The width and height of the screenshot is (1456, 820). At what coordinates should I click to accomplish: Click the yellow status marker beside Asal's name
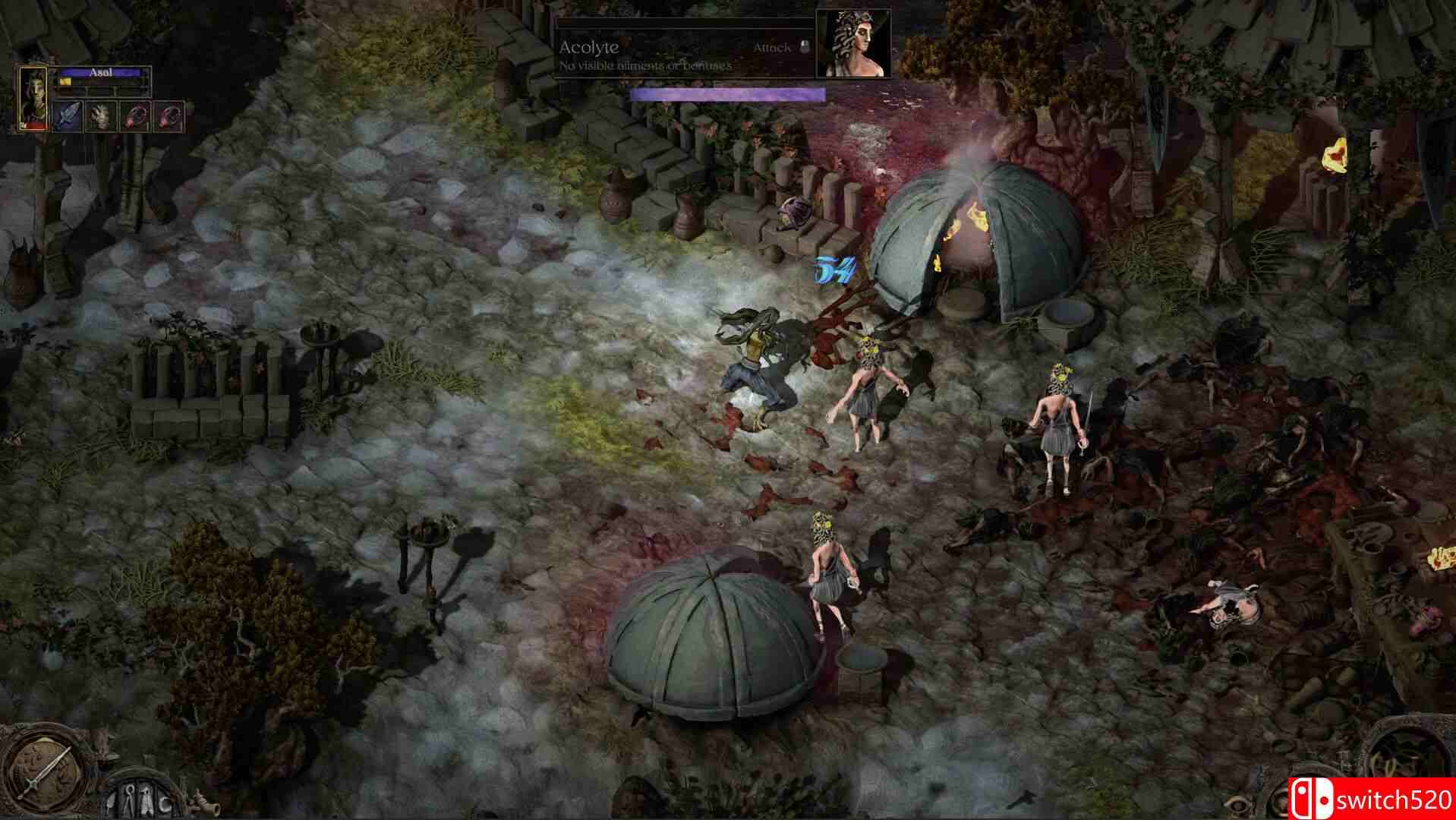click(x=65, y=81)
